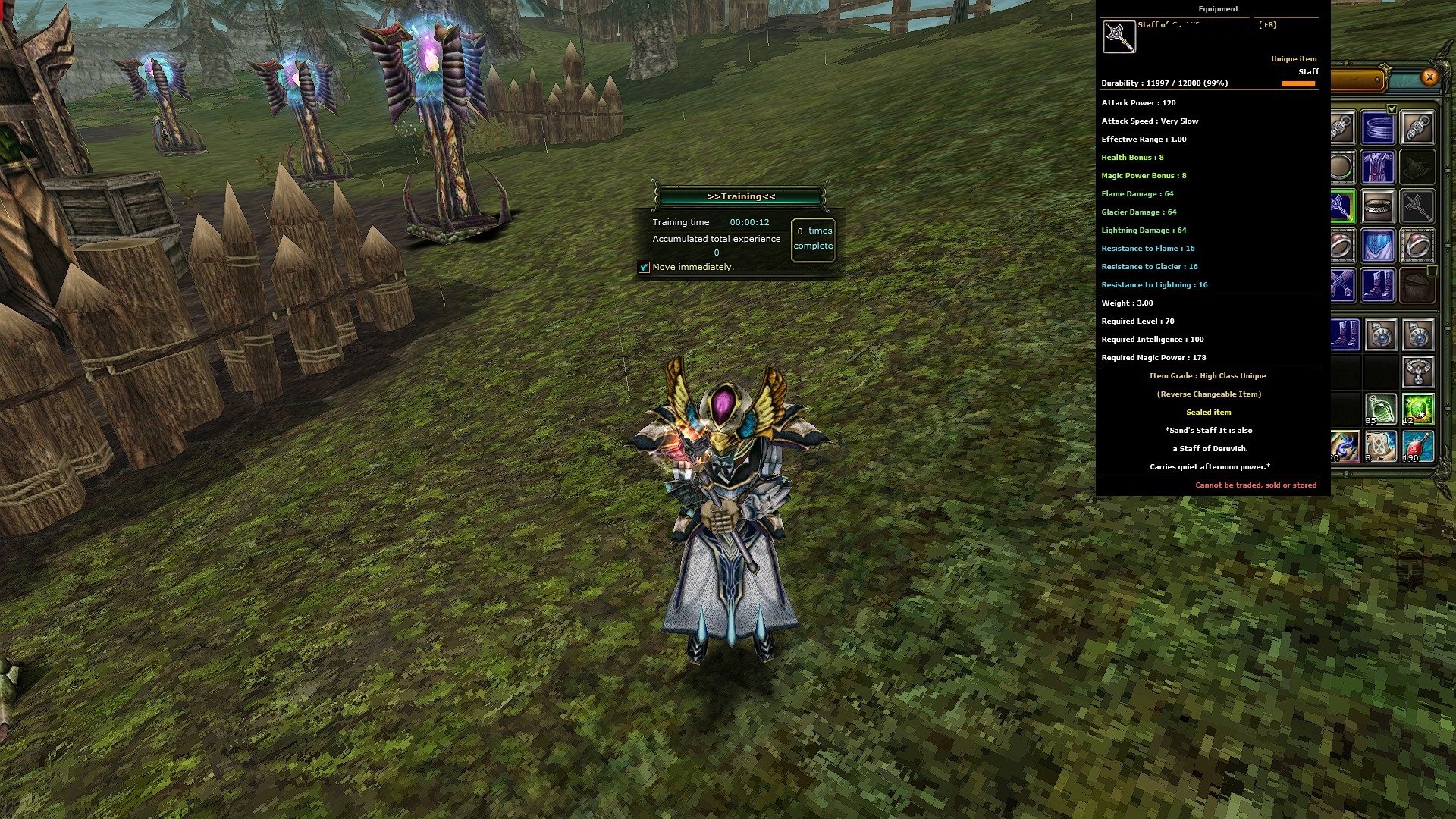The width and height of the screenshot is (1456, 819).
Task: Select the blue swirl scroll stack of 20
Action: pyautogui.click(x=1344, y=446)
